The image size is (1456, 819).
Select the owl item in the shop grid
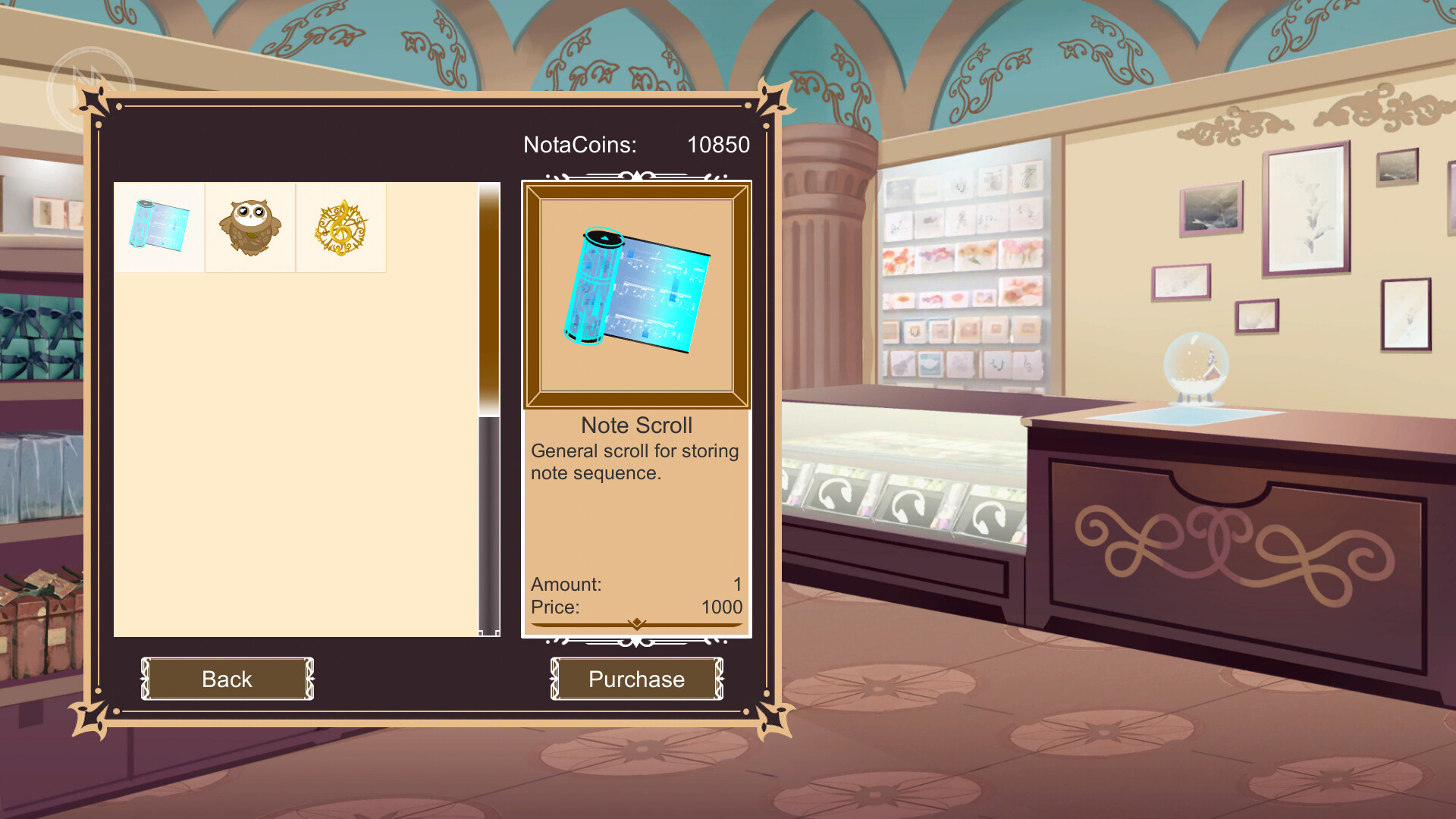(x=250, y=227)
